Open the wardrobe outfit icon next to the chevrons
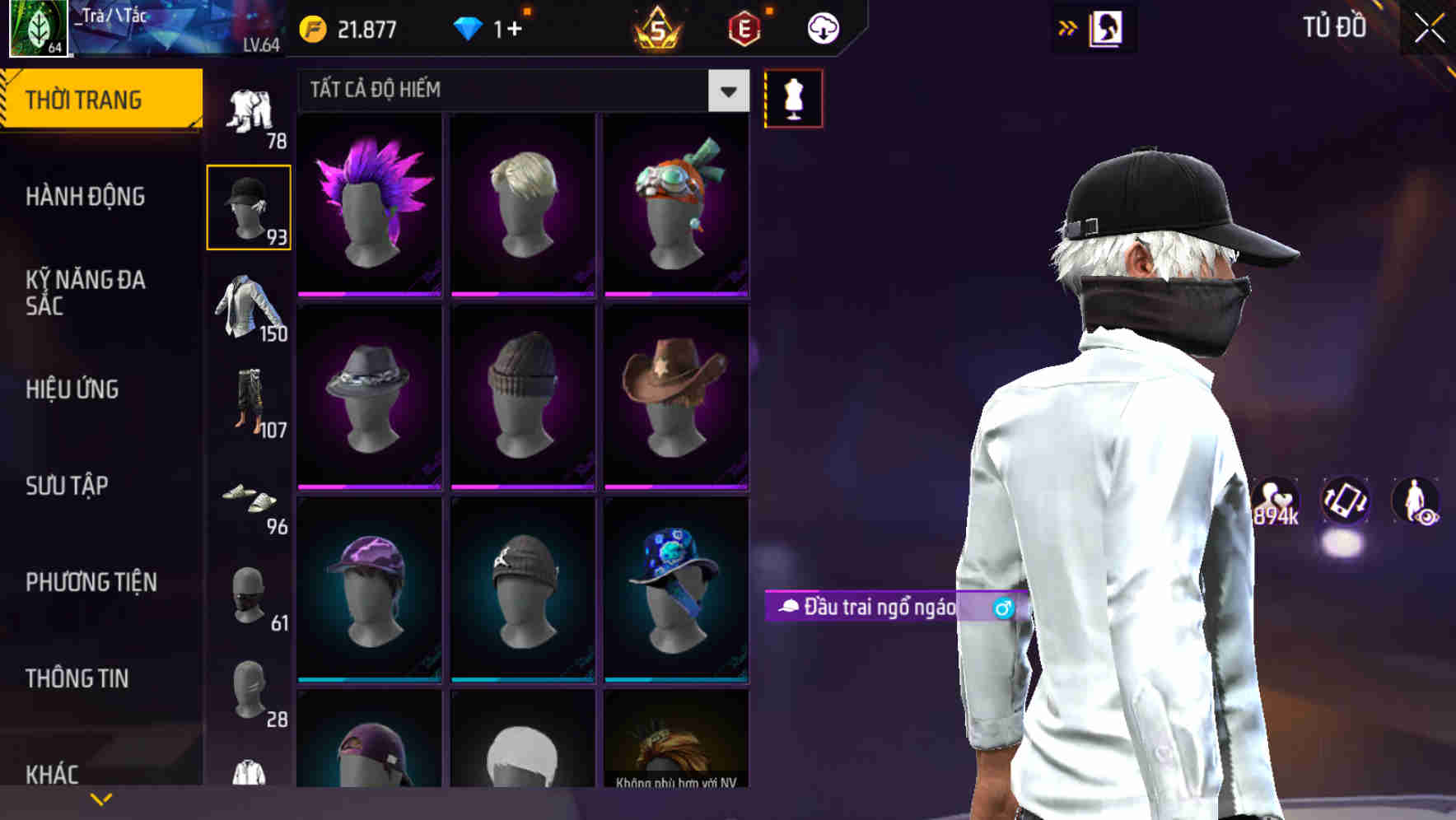The width and height of the screenshot is (1456, 820). click(1107, 27)
